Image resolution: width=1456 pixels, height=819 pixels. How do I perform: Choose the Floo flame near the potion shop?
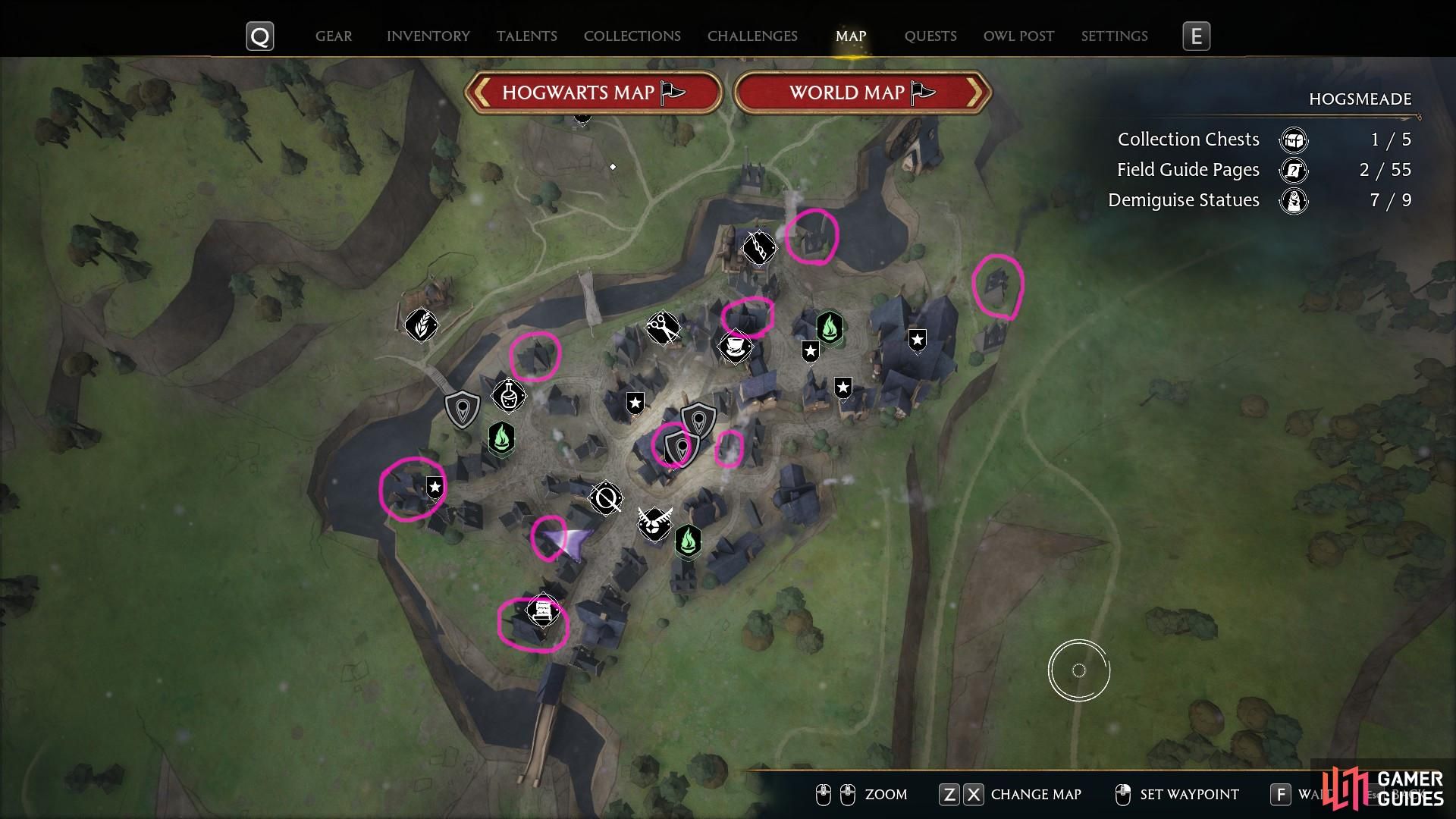click(x=501, y=438)
